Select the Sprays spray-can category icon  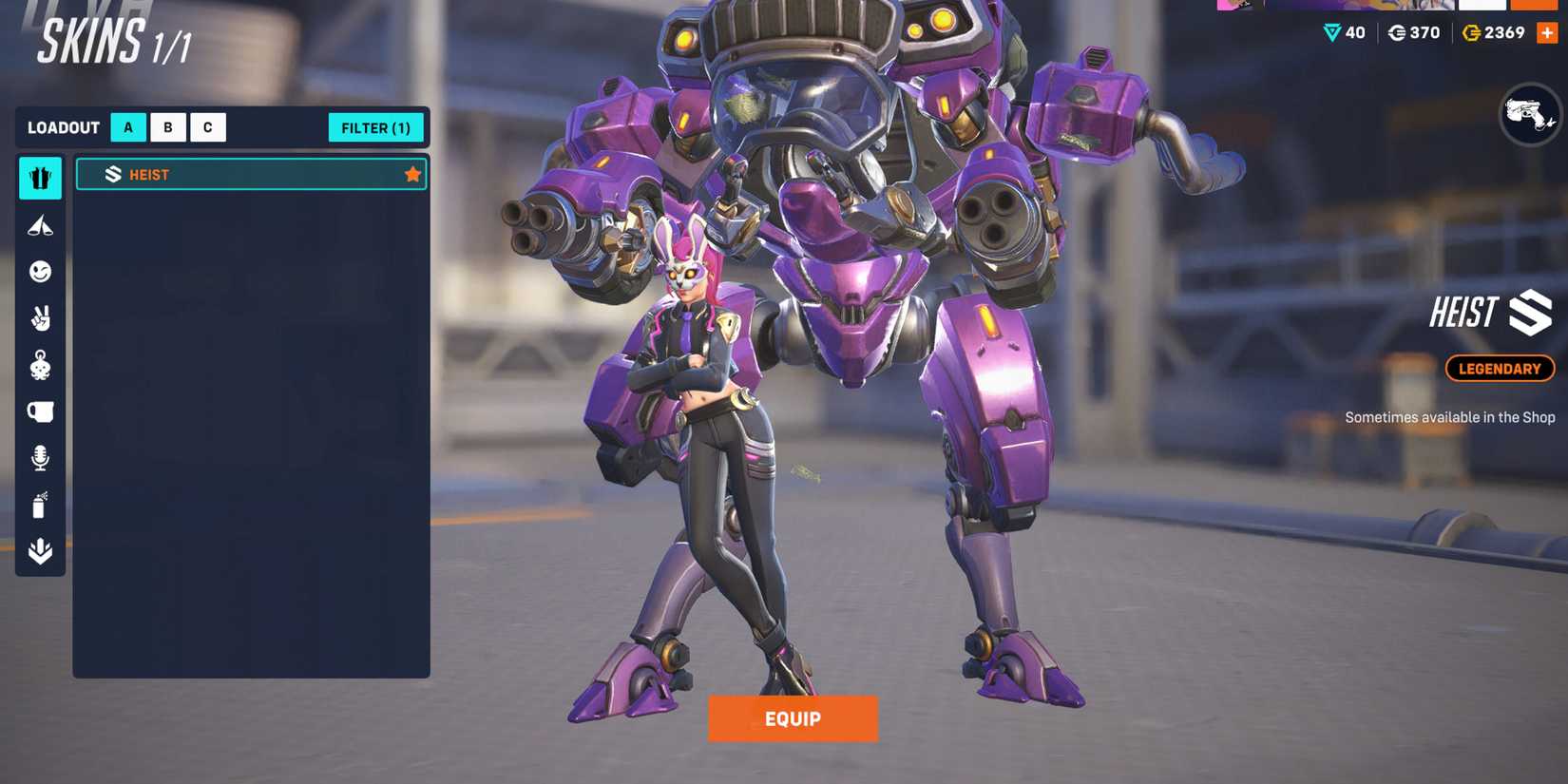[39, 505]
